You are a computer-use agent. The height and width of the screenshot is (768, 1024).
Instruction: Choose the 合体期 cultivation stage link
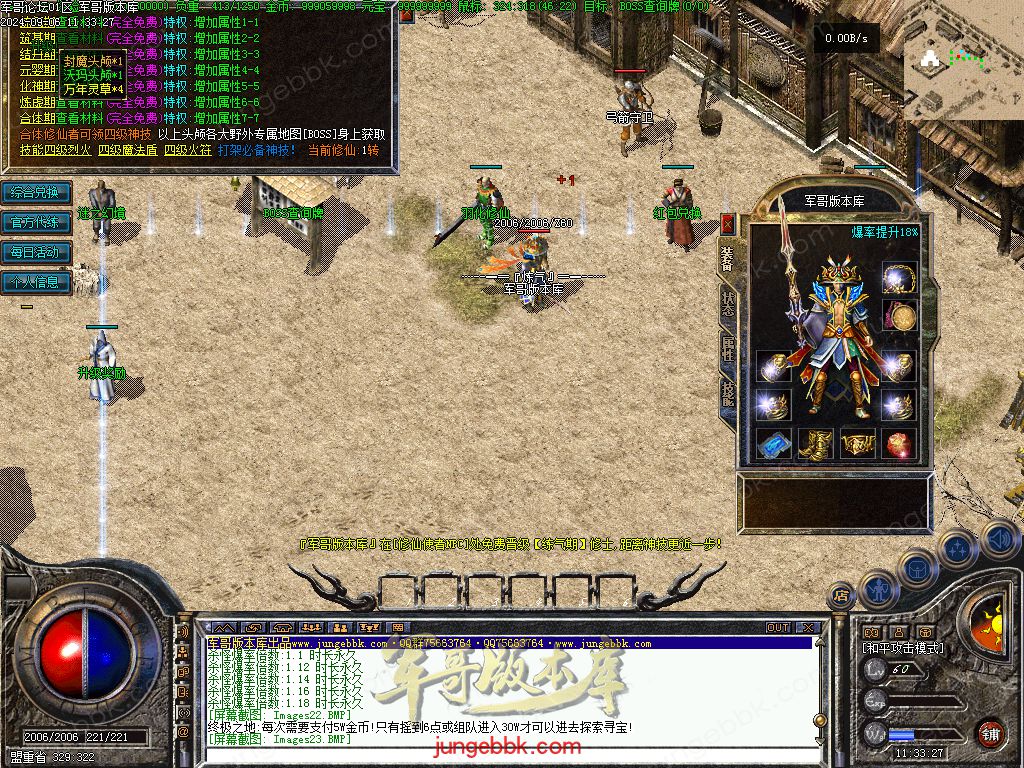click(x=36, y=118)
